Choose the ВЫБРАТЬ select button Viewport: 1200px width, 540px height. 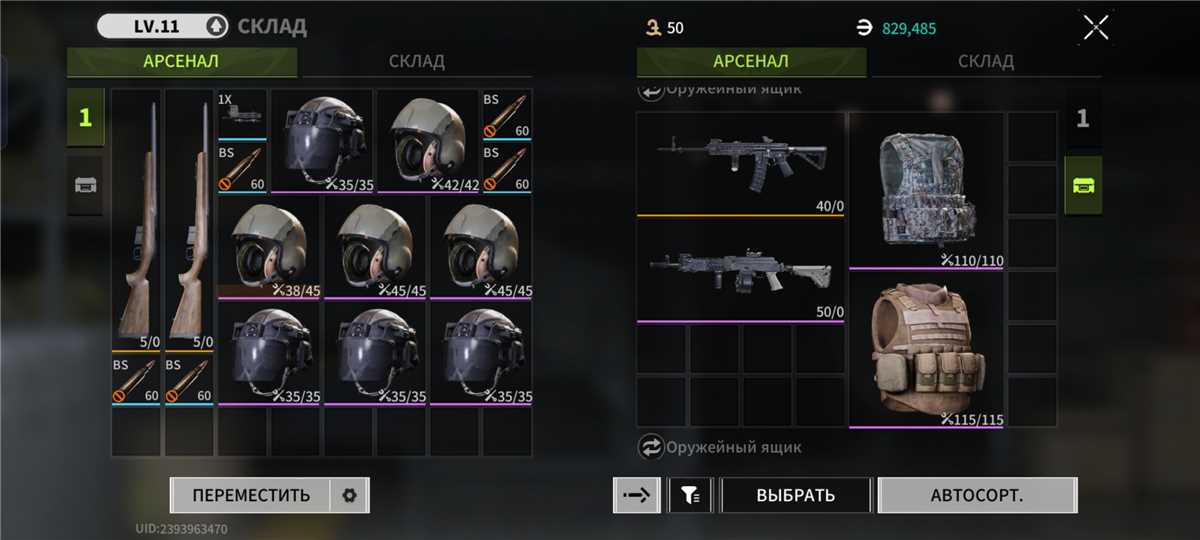796,495
